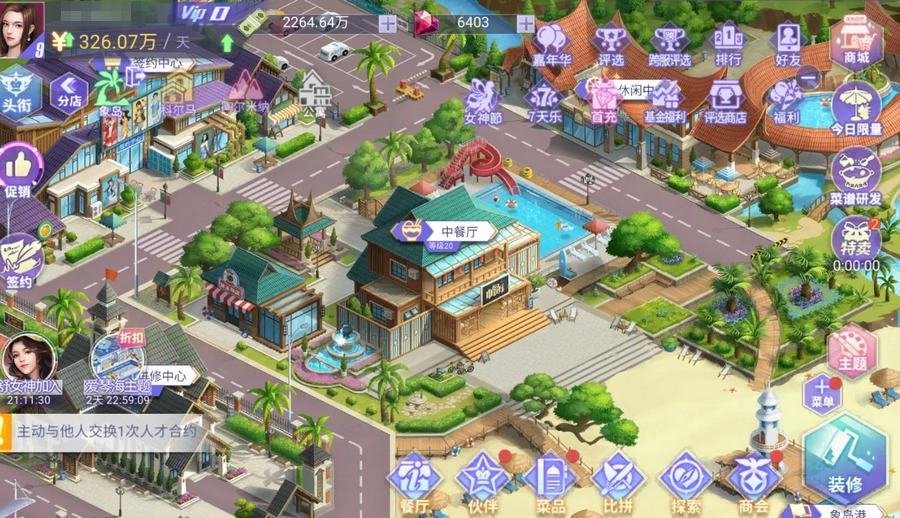Screen dimensions: 900x518
Task: Tap the 促销 thumbs-up promotion icon
Action: coord(20,170)
